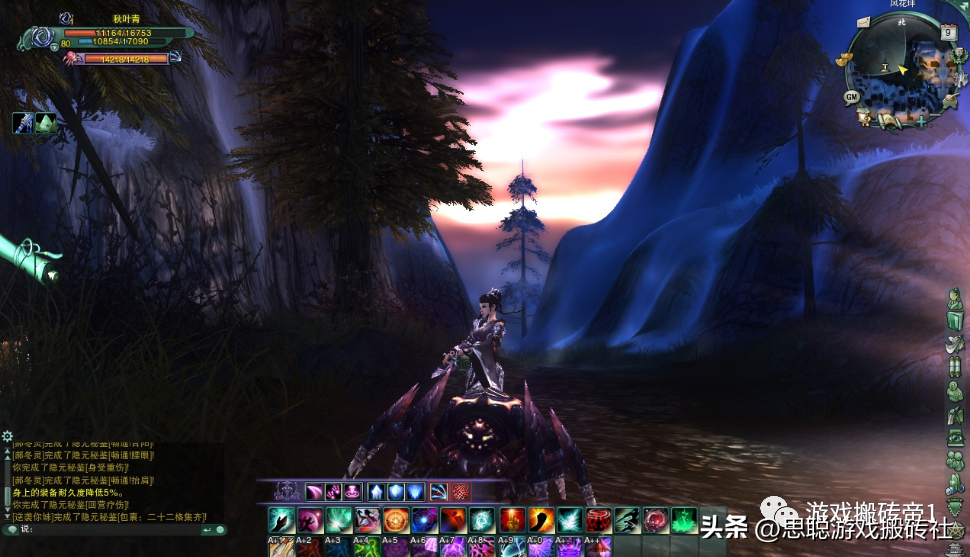
Task: Activate the first teal slash skill
Action: 281,520
